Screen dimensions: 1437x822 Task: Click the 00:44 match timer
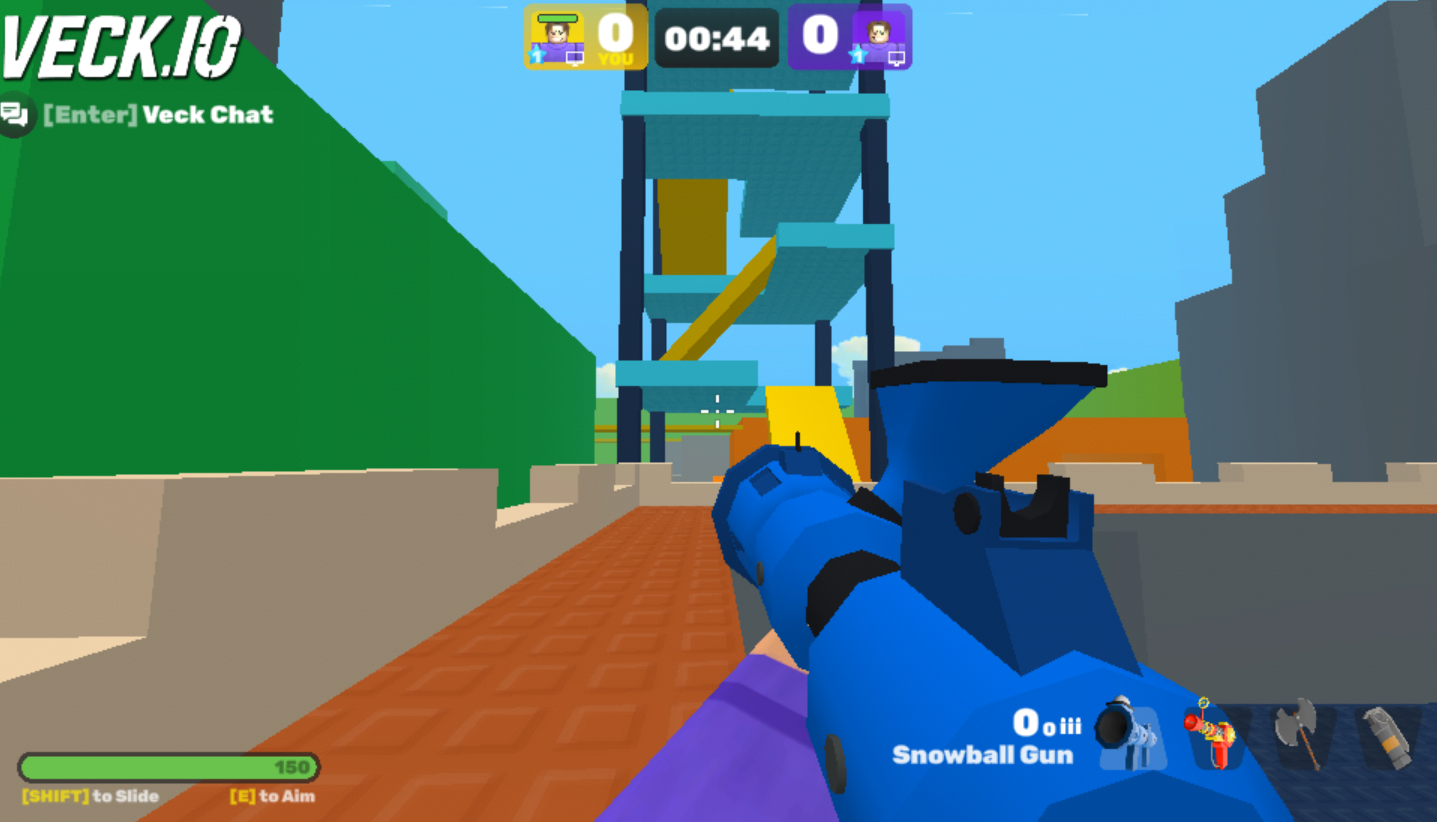click(717, 38)
